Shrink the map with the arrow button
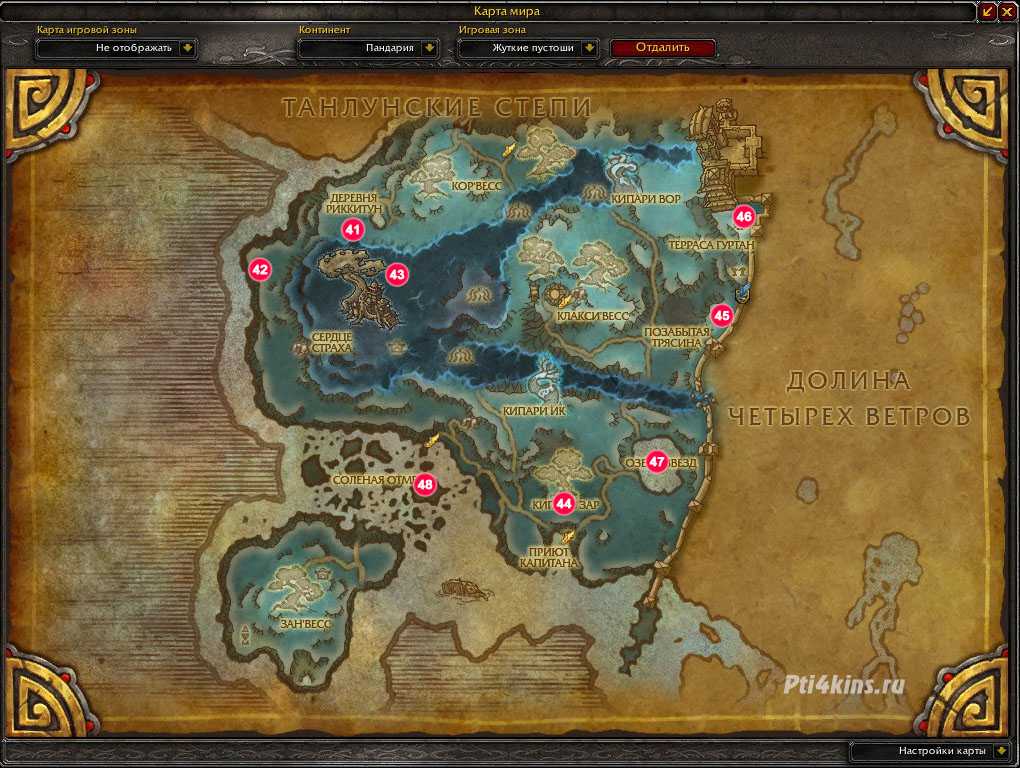This screenshot has width=1020, height=768. point(989,11)
